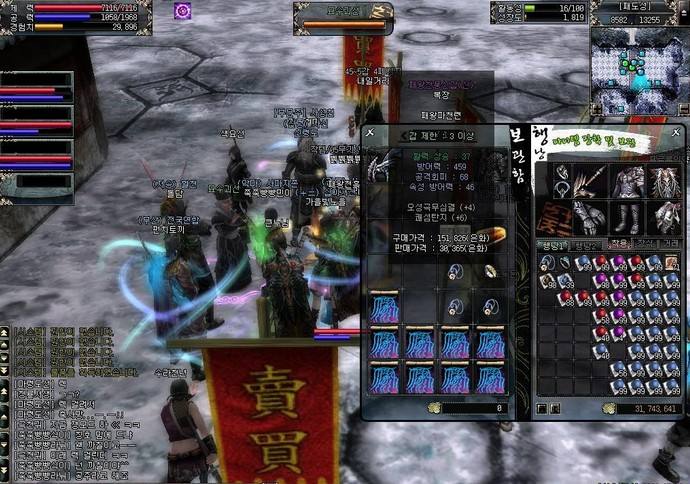Image resolution: width=690 pixels, height=484 pixels.
Task: Switch to the 거래 tab
Action: pos(668,244)
